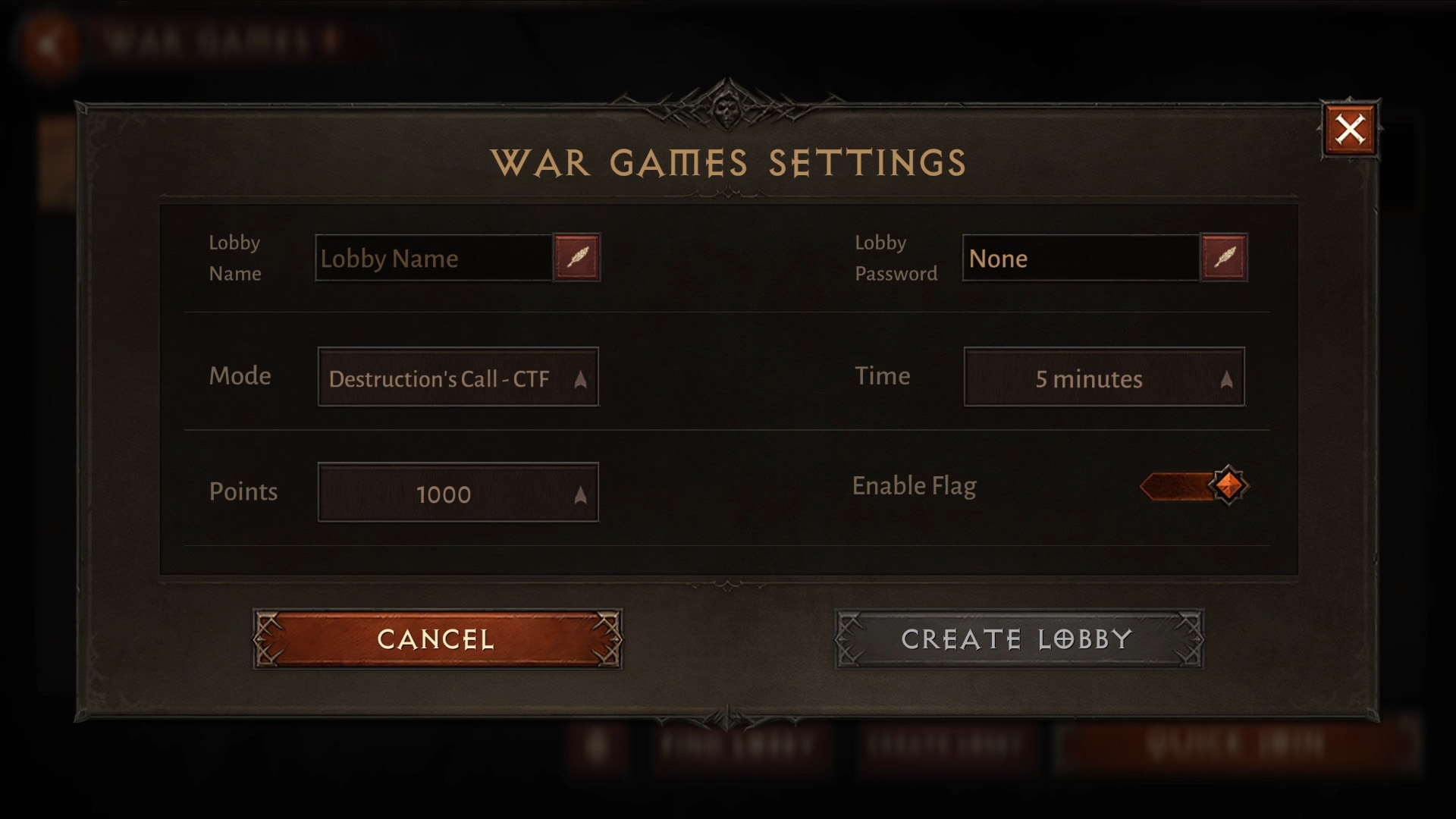Cancel the lobby creation
1456x819 pixels.
(437, 639)
